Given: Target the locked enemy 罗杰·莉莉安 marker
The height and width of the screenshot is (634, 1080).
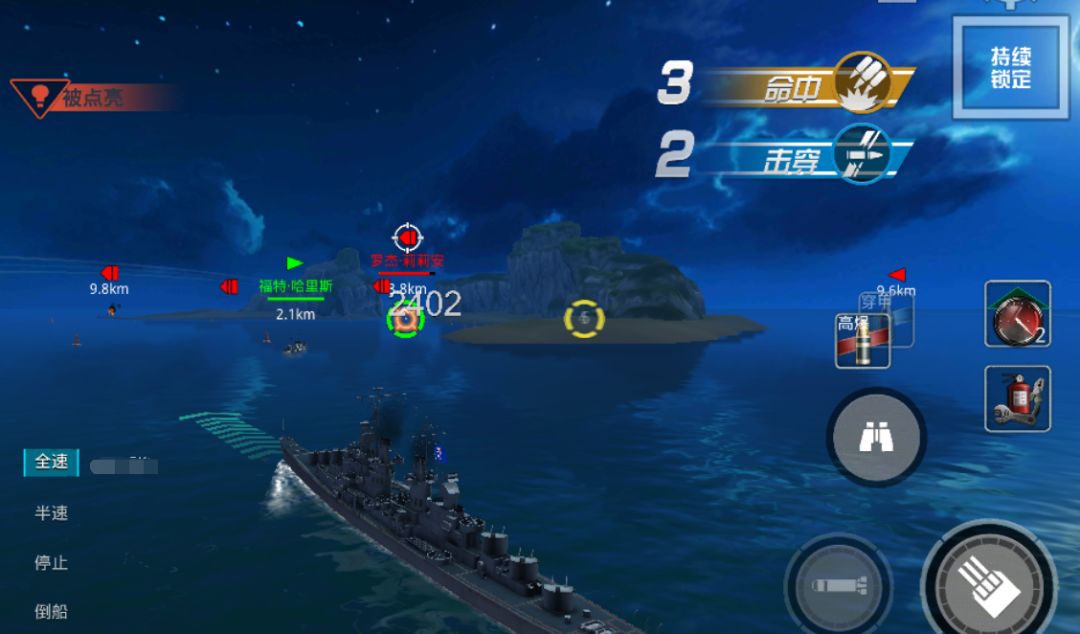Looking at the screenshot, I should 407,237.
